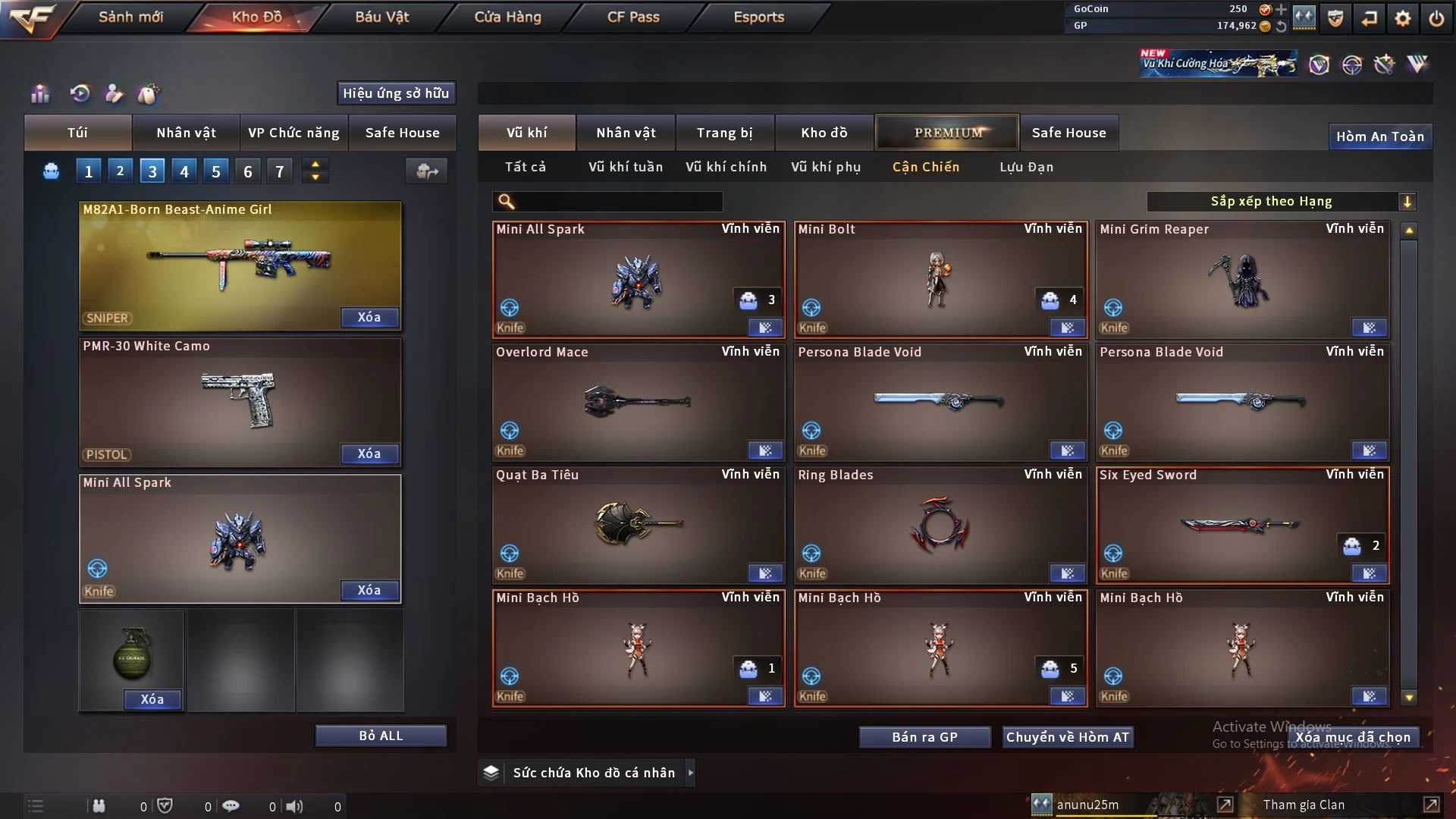The width and height of the screenshot is (1456, 819).
Task: Select the Overlord Mace item
Action: point(638,402)
